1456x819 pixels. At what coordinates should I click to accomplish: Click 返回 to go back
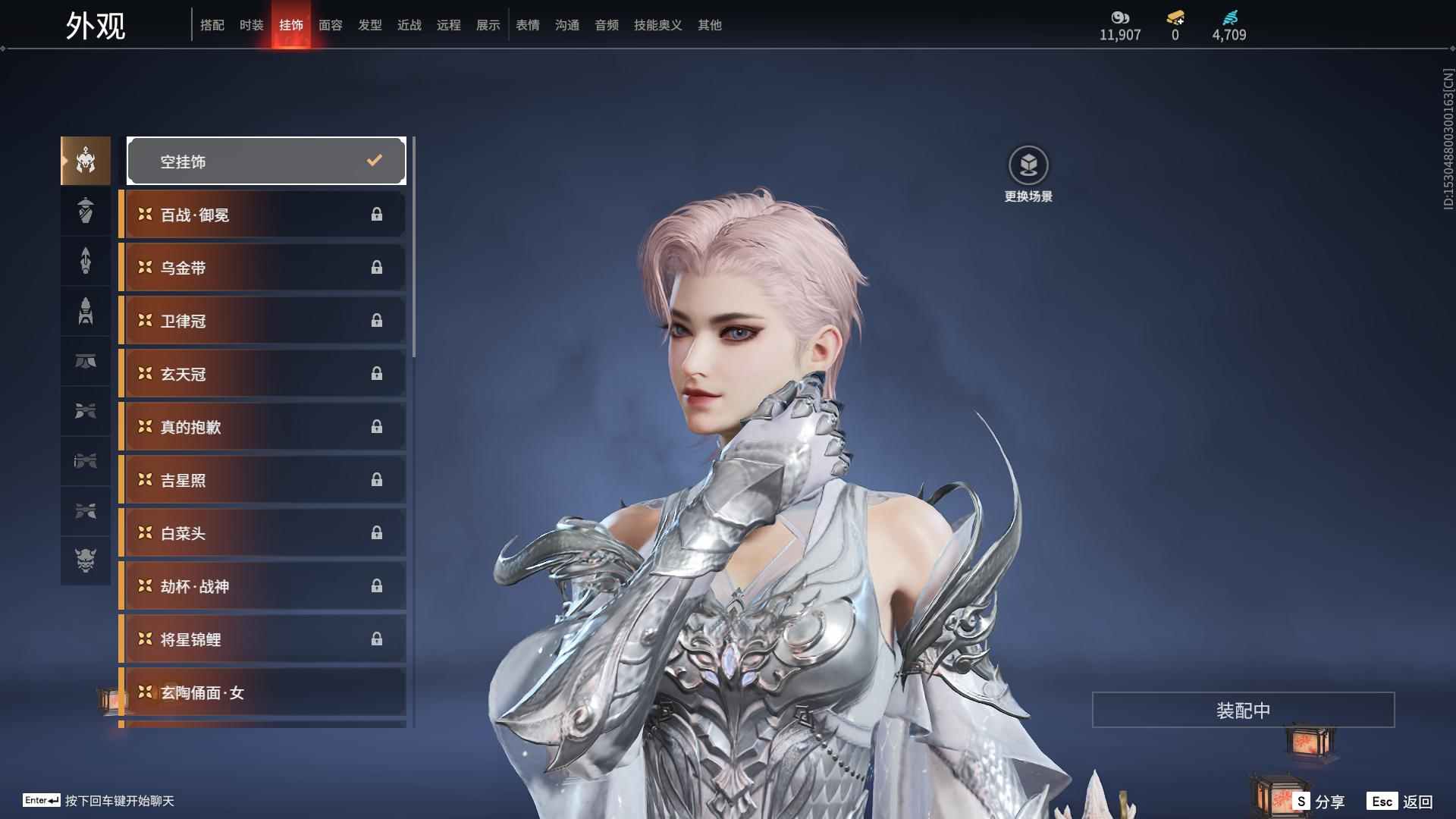point(1400,801)
